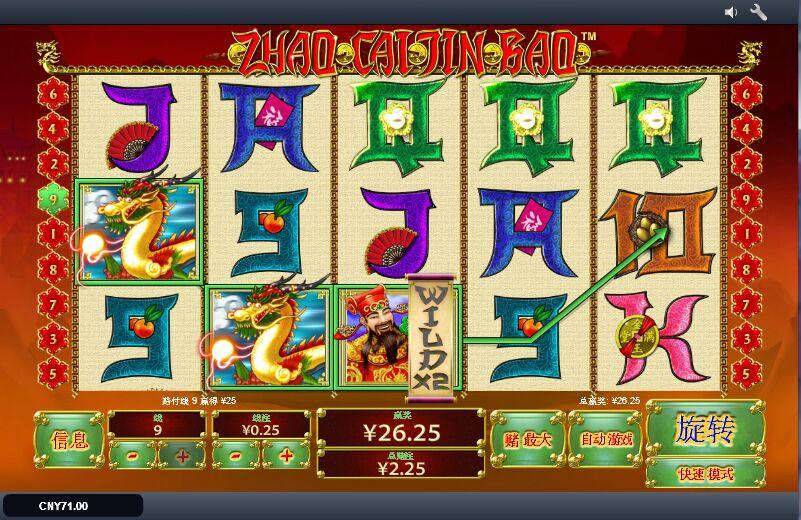Decrease the number of paylines (线)
Screen dimensions: 801x520
[x=133, y=456]
